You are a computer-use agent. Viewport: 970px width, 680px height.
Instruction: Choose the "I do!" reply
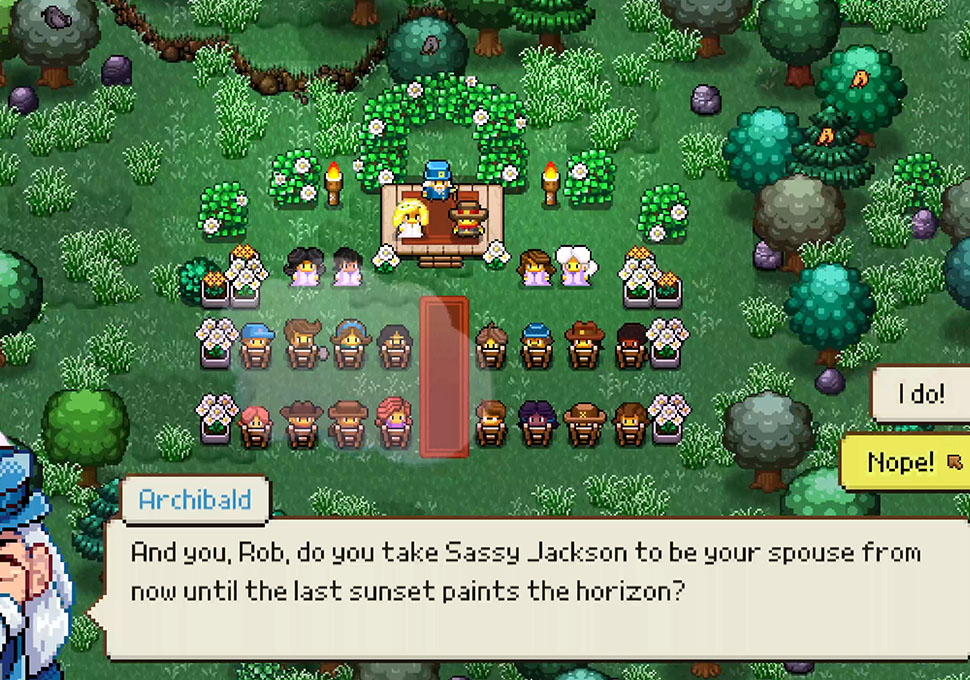922,394
